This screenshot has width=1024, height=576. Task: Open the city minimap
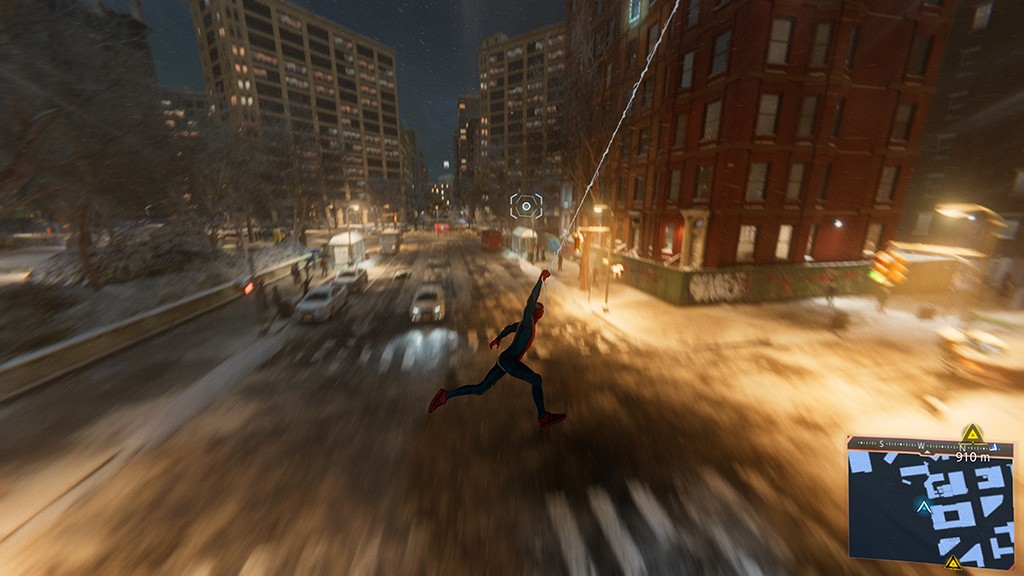pyautogui.click(x=930, y=507)
